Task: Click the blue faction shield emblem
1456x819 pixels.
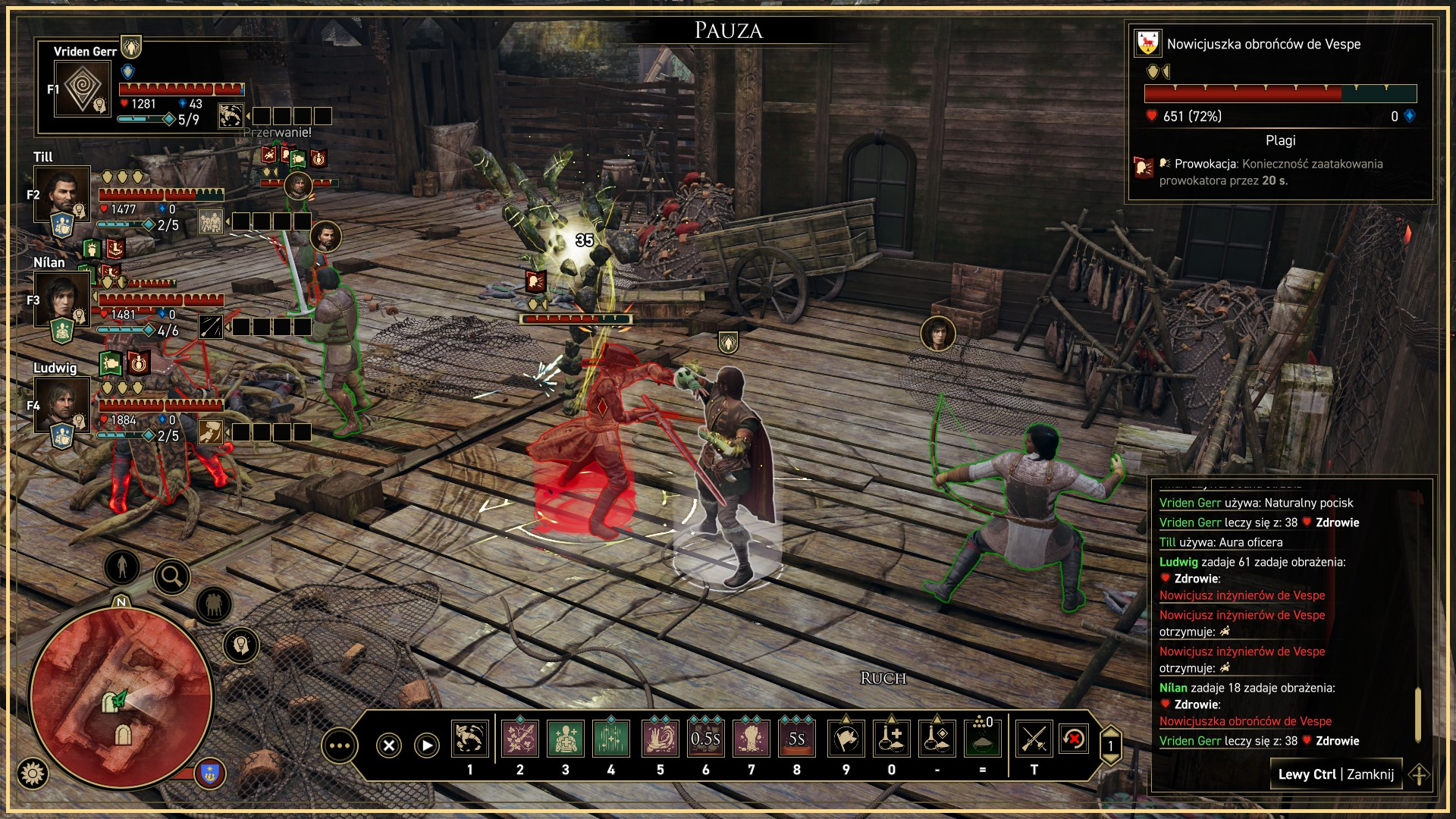Action: [210, 773]
